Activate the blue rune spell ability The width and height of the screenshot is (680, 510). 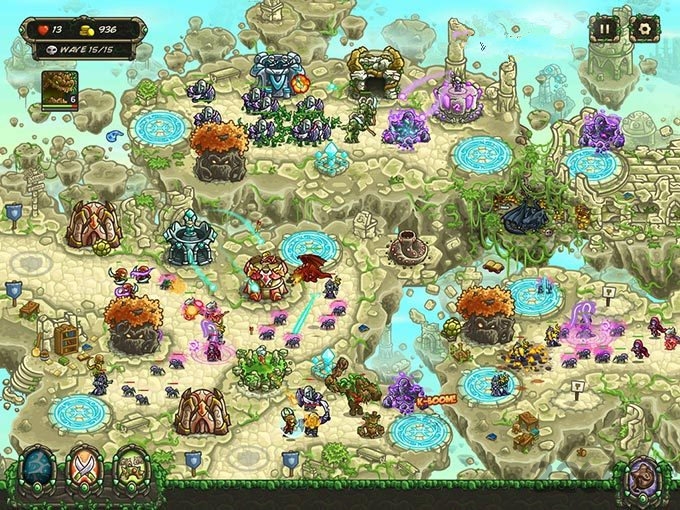point(36,475)
